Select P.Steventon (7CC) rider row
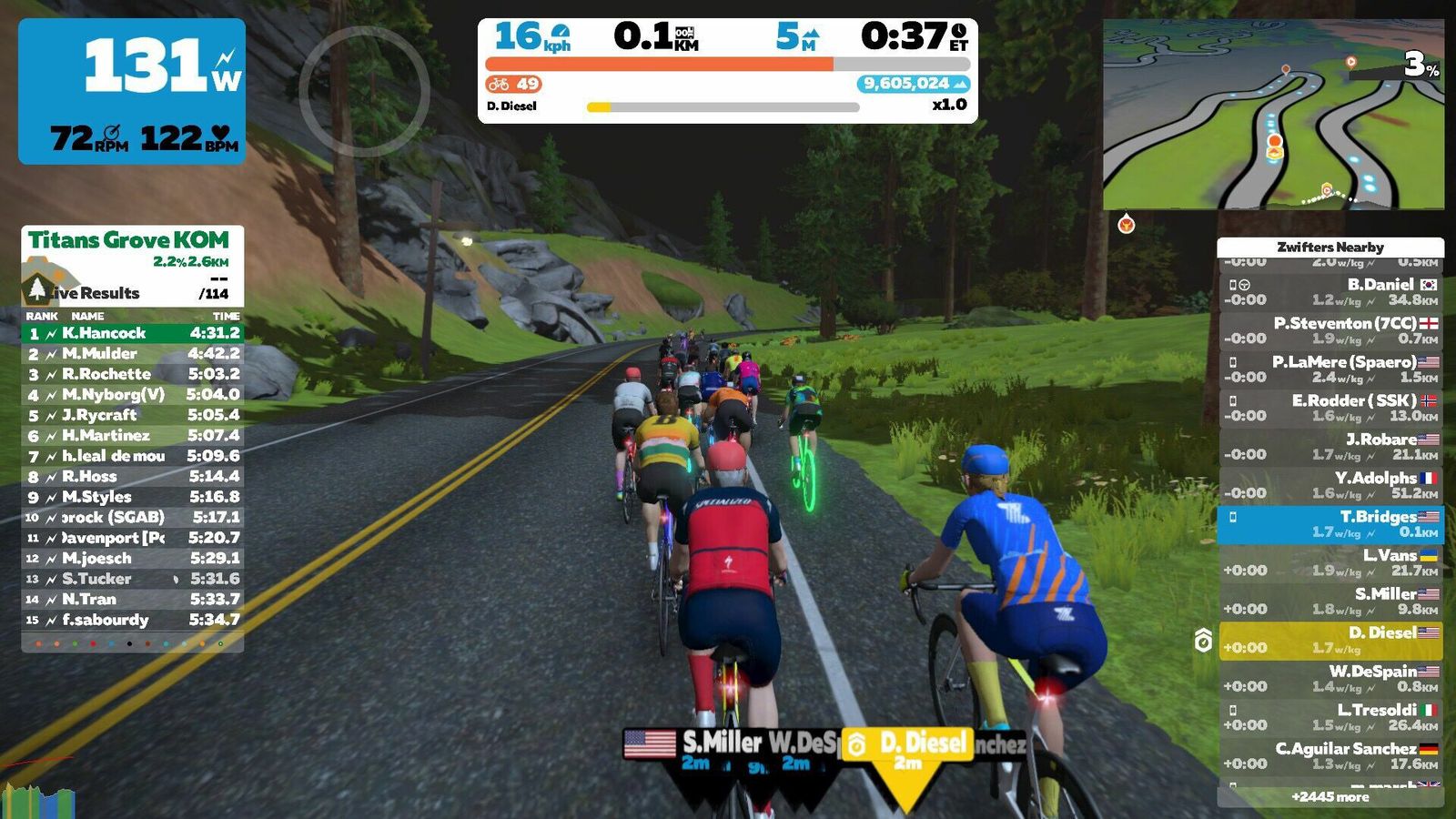1456x819 pixels. [1330, 330]
